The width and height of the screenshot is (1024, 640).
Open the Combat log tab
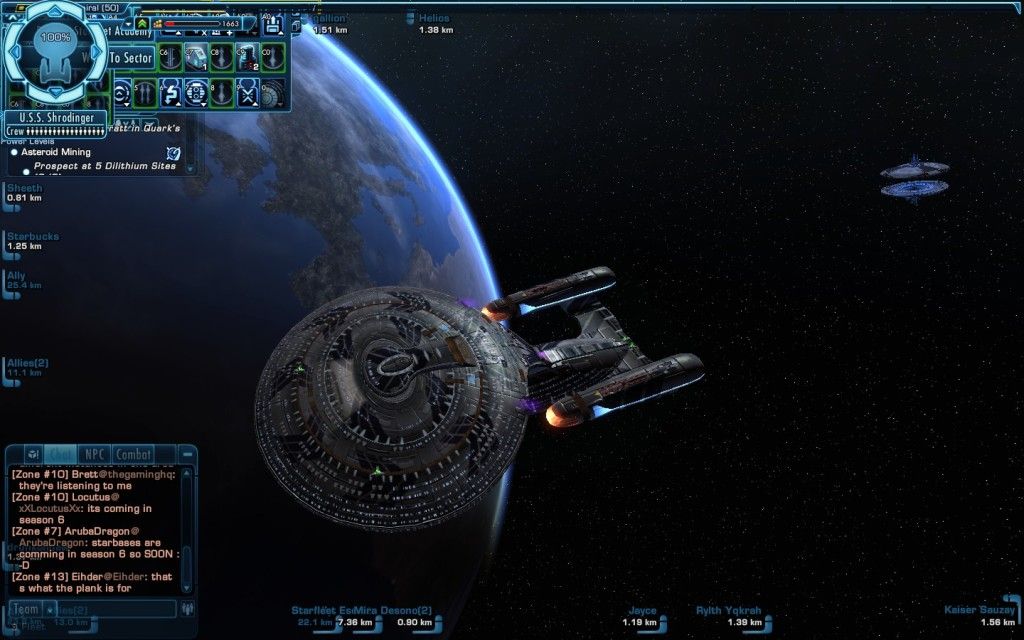pyautogui.click(x=133, y=455)
